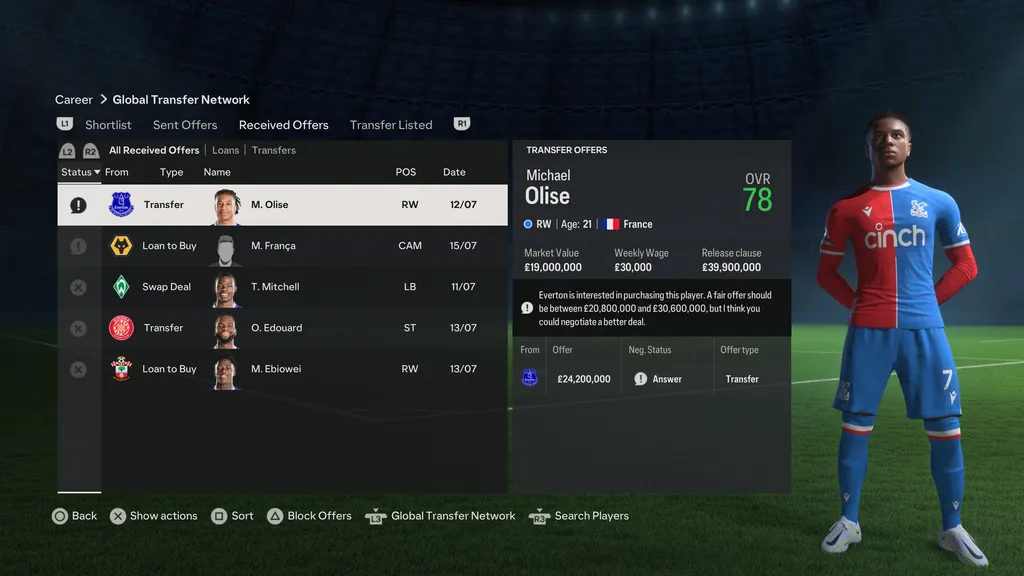Viewport: 1024px width, 576px height.
Task: Select the M. Olise transfer offer row
Action: click(x=282, y=205)
